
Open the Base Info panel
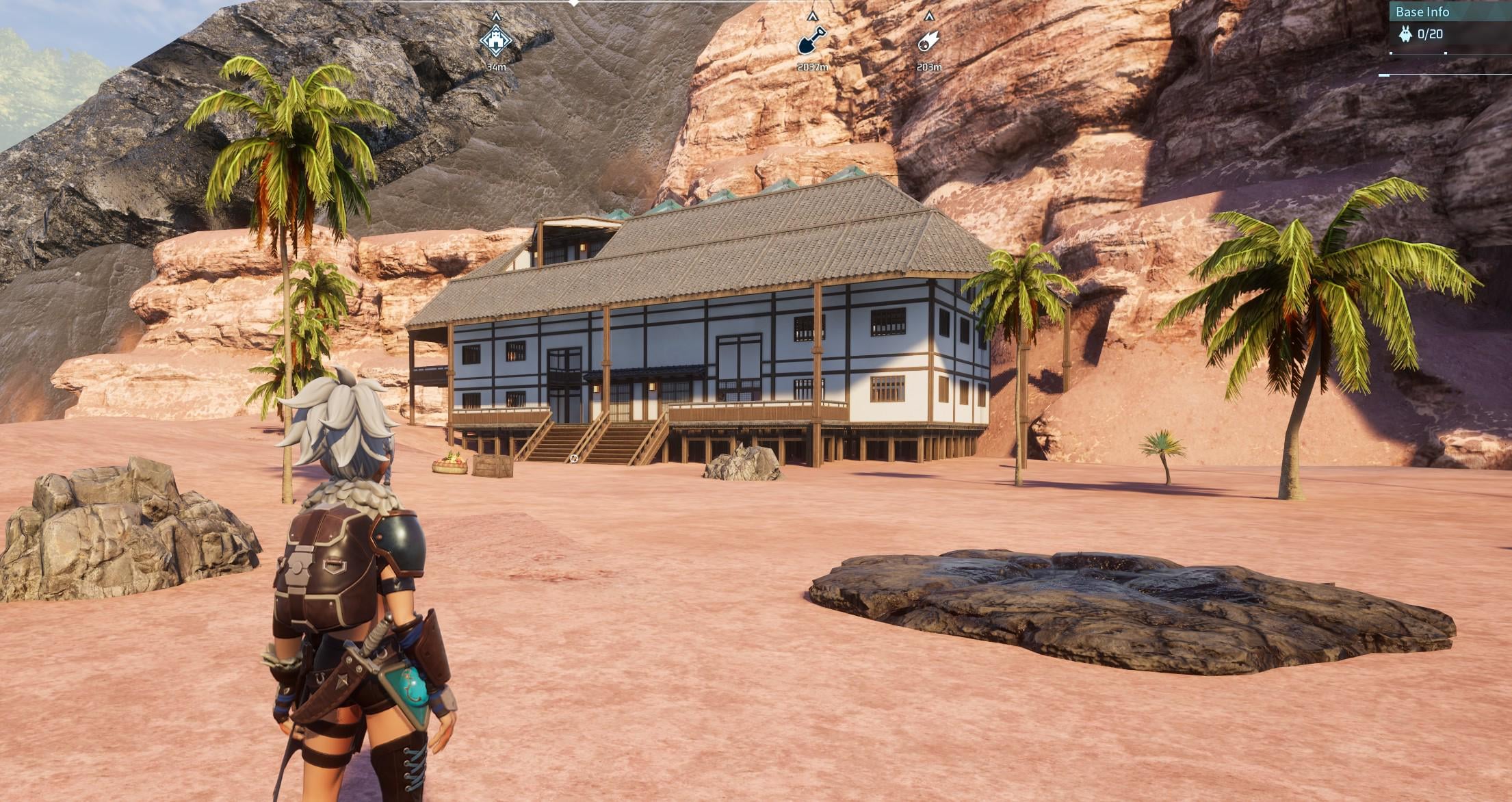pos(1422,12)
